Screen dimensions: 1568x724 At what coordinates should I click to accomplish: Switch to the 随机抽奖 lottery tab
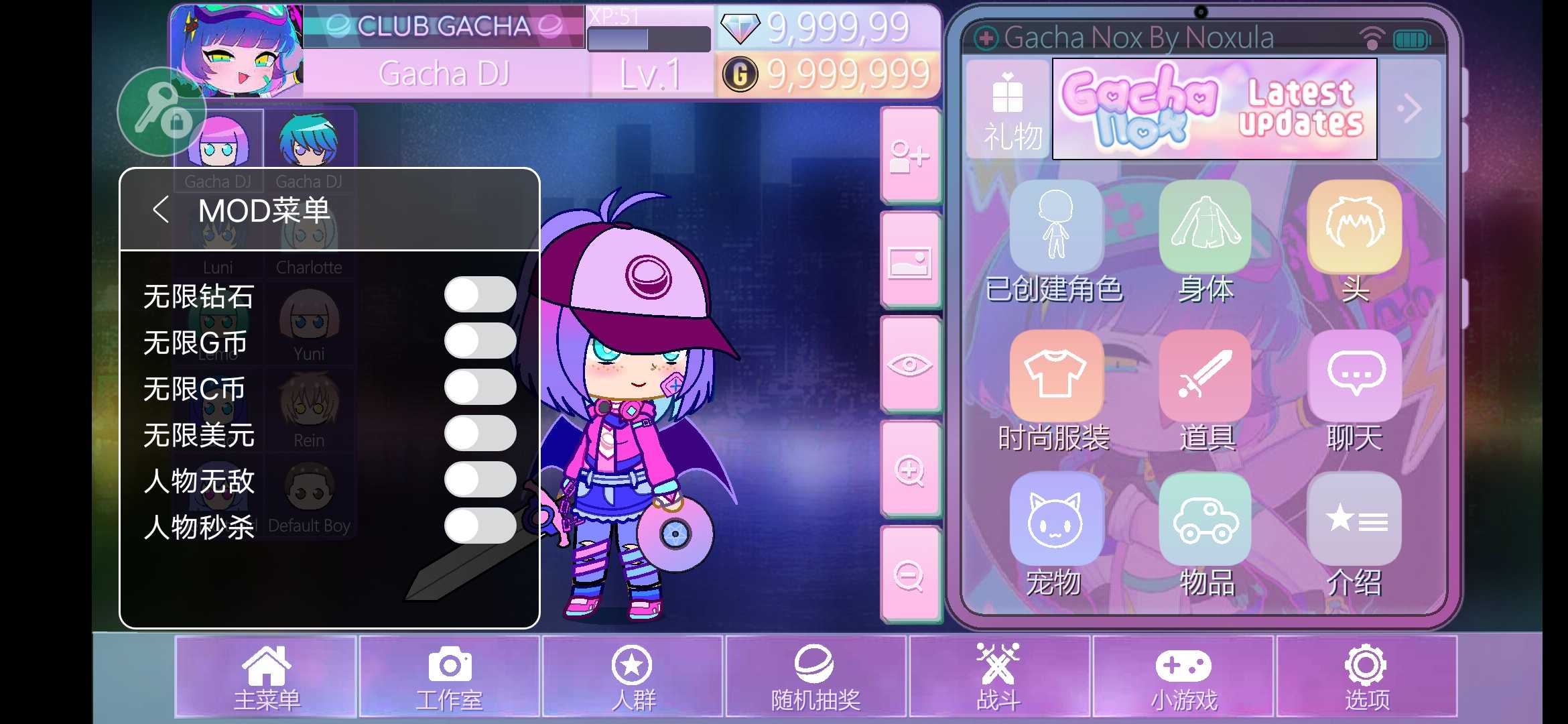tap(815, 677)
